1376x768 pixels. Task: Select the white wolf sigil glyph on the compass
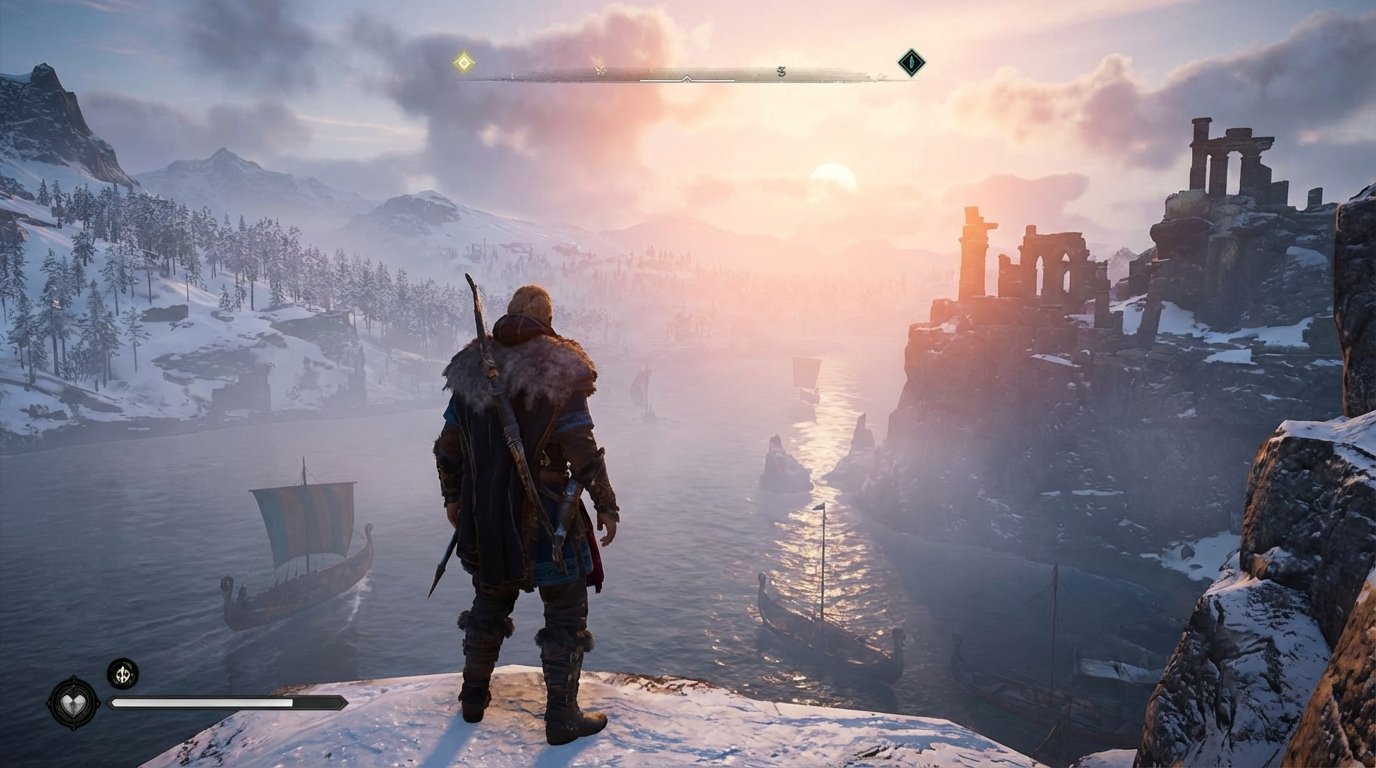click(x=600, y=70)
